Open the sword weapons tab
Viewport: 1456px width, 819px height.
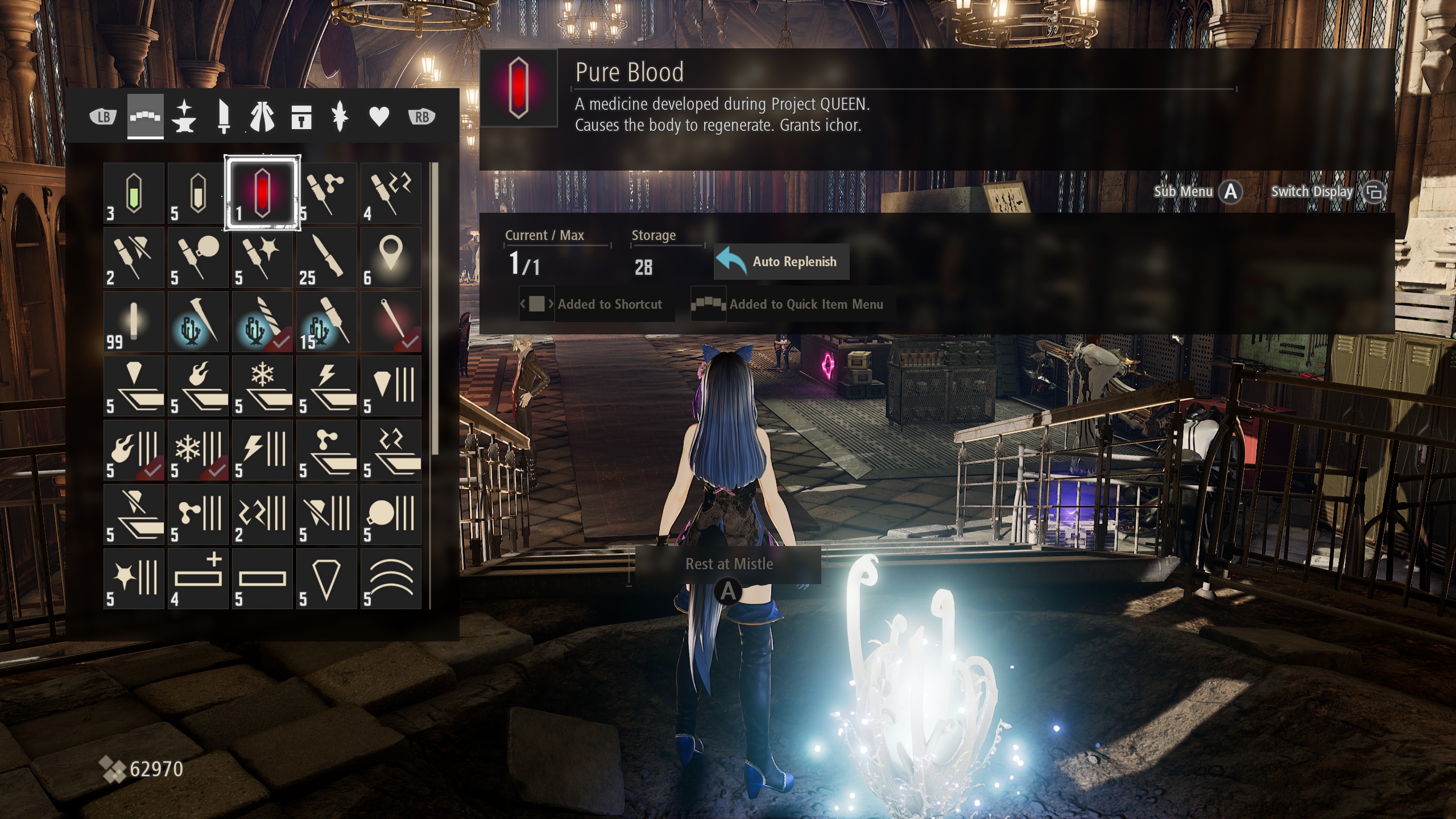pos(224,117)
